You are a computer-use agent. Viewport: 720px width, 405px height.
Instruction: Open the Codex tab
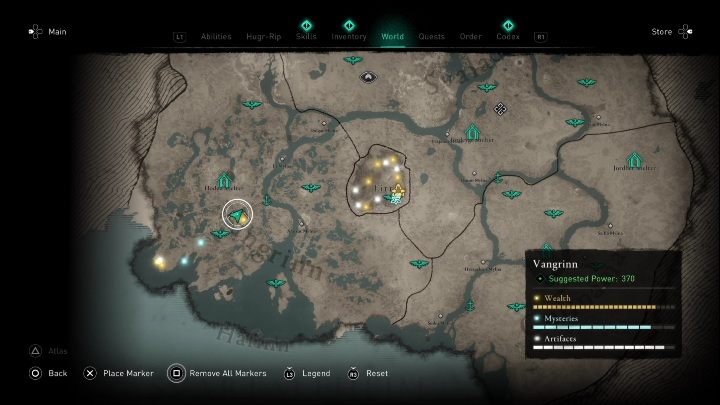pyautogui.click(x=508, y=37)
